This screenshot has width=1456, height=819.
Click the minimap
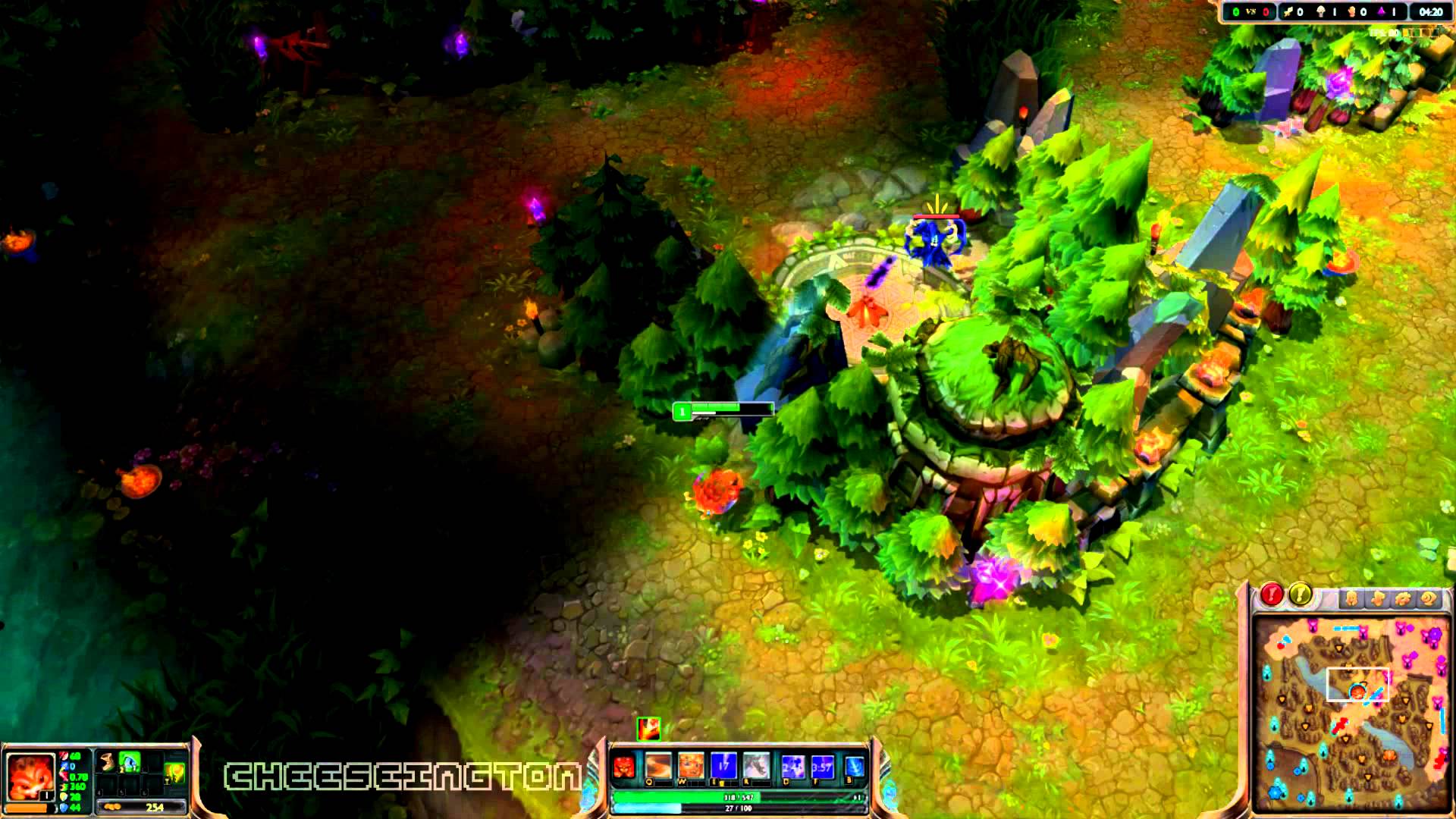pyautogui.click(x=1350, y=713)
